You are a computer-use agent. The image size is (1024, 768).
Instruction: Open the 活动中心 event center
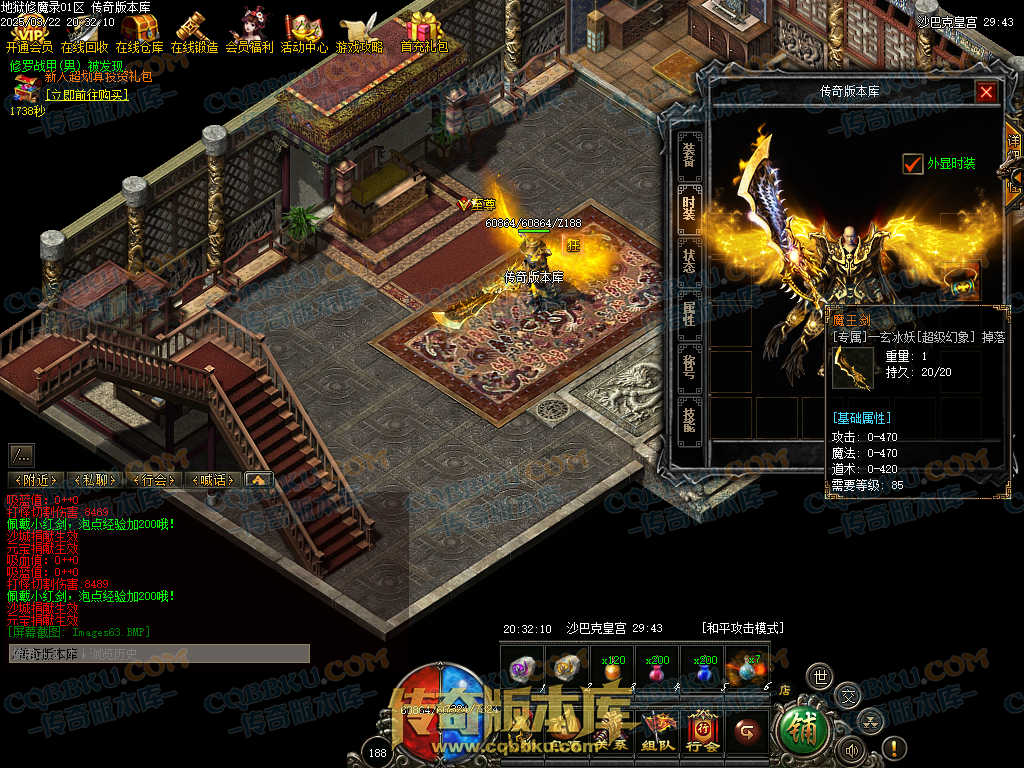pos(304,32)
